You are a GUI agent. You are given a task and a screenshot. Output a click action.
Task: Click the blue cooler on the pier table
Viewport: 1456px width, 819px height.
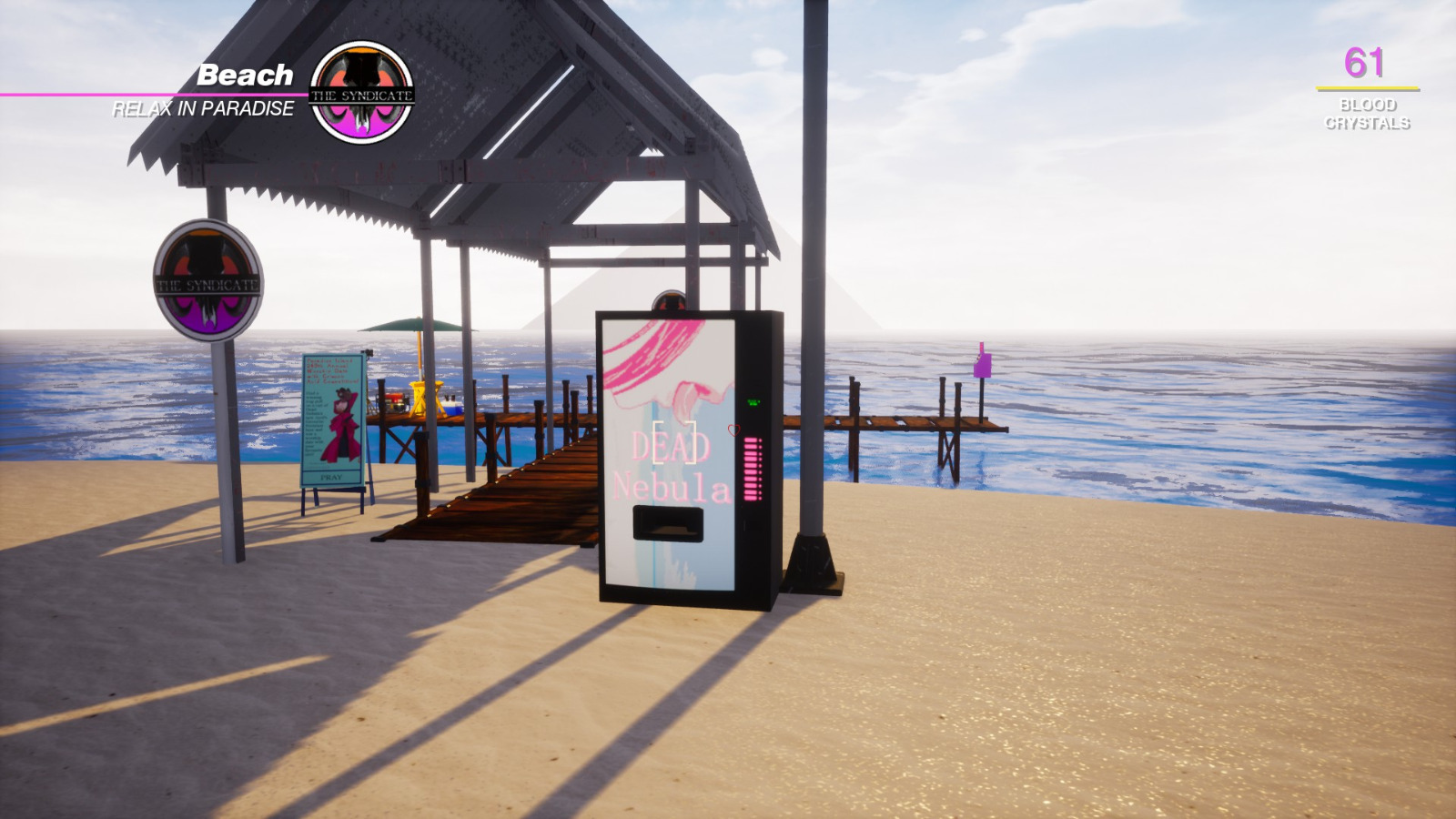coord(453,407)
